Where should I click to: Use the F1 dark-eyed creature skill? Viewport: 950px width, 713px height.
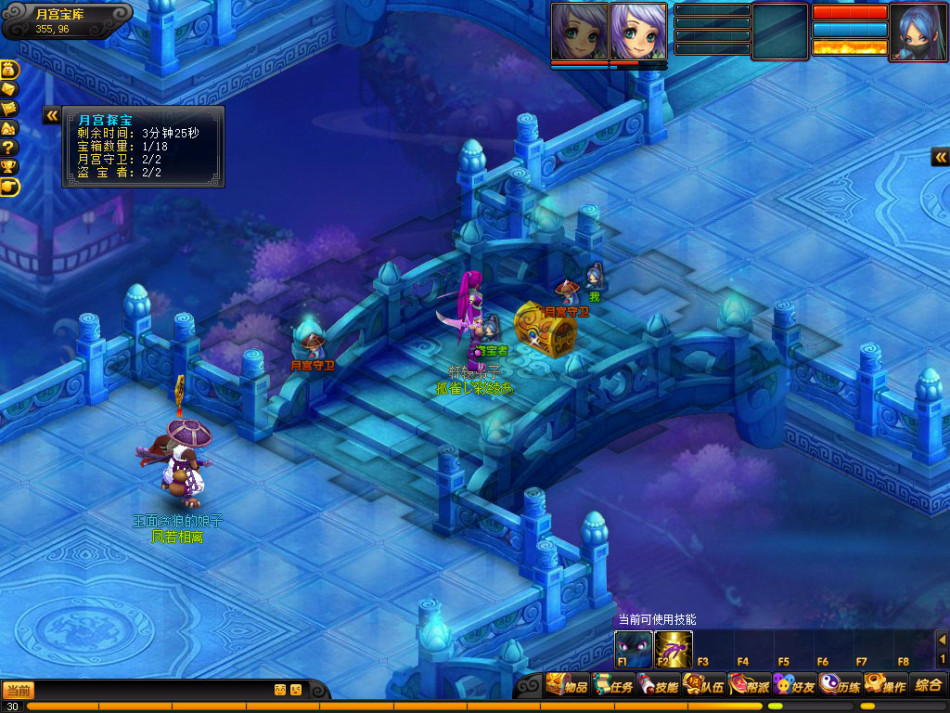pos(633,648)
